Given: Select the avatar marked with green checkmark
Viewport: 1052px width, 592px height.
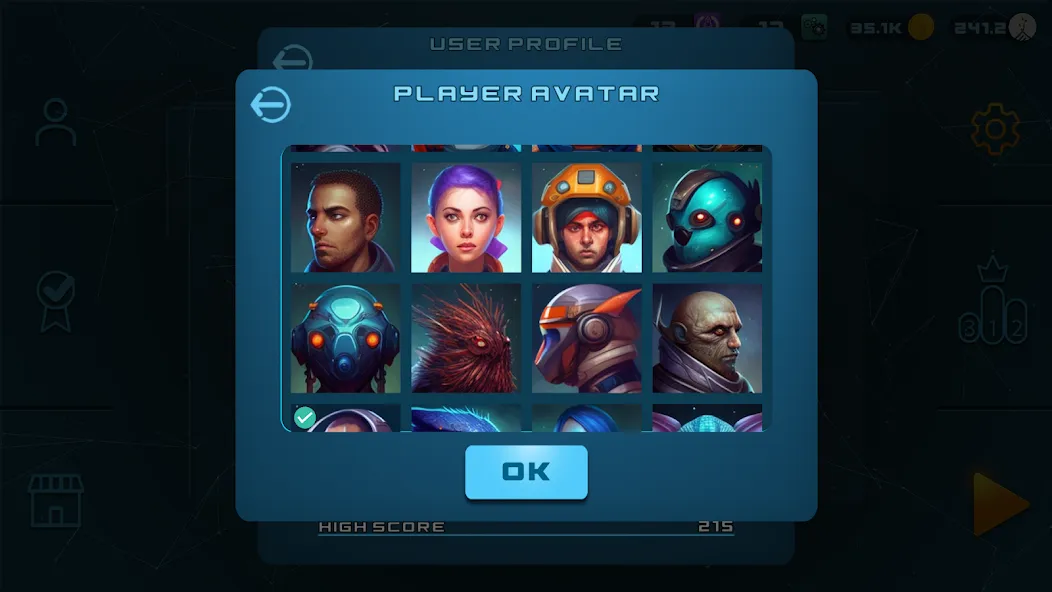Looking at the screenshot, I should [345, 419].
